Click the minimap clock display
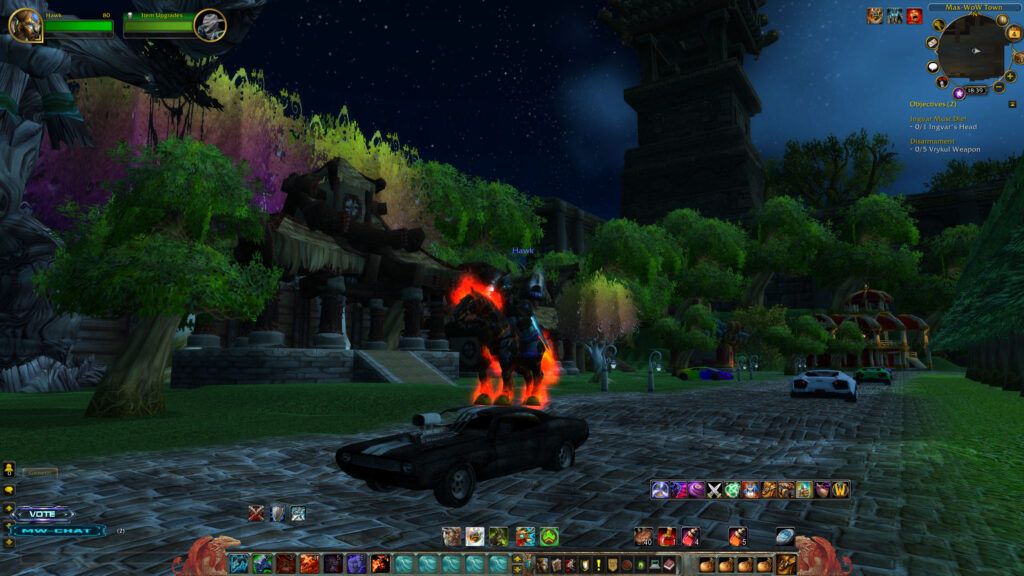Screen dimensions: 1024x576 [x=976, y=91]
